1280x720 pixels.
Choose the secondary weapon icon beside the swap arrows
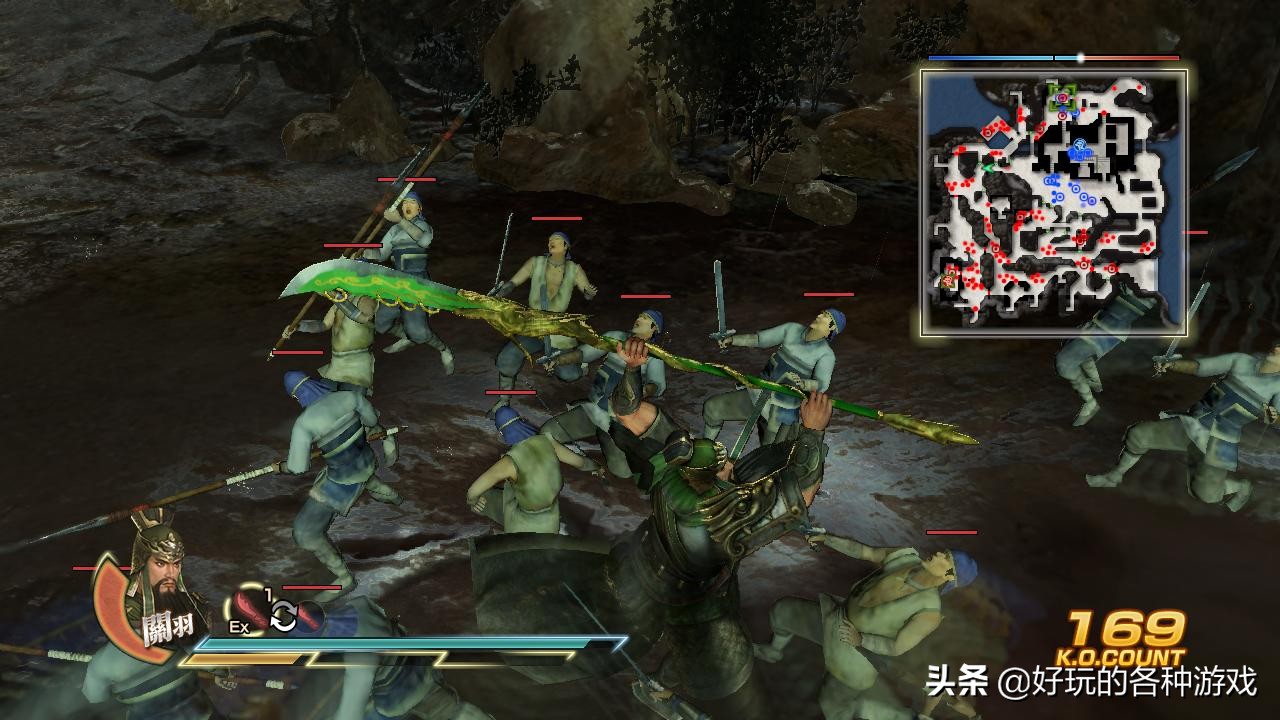310,617
